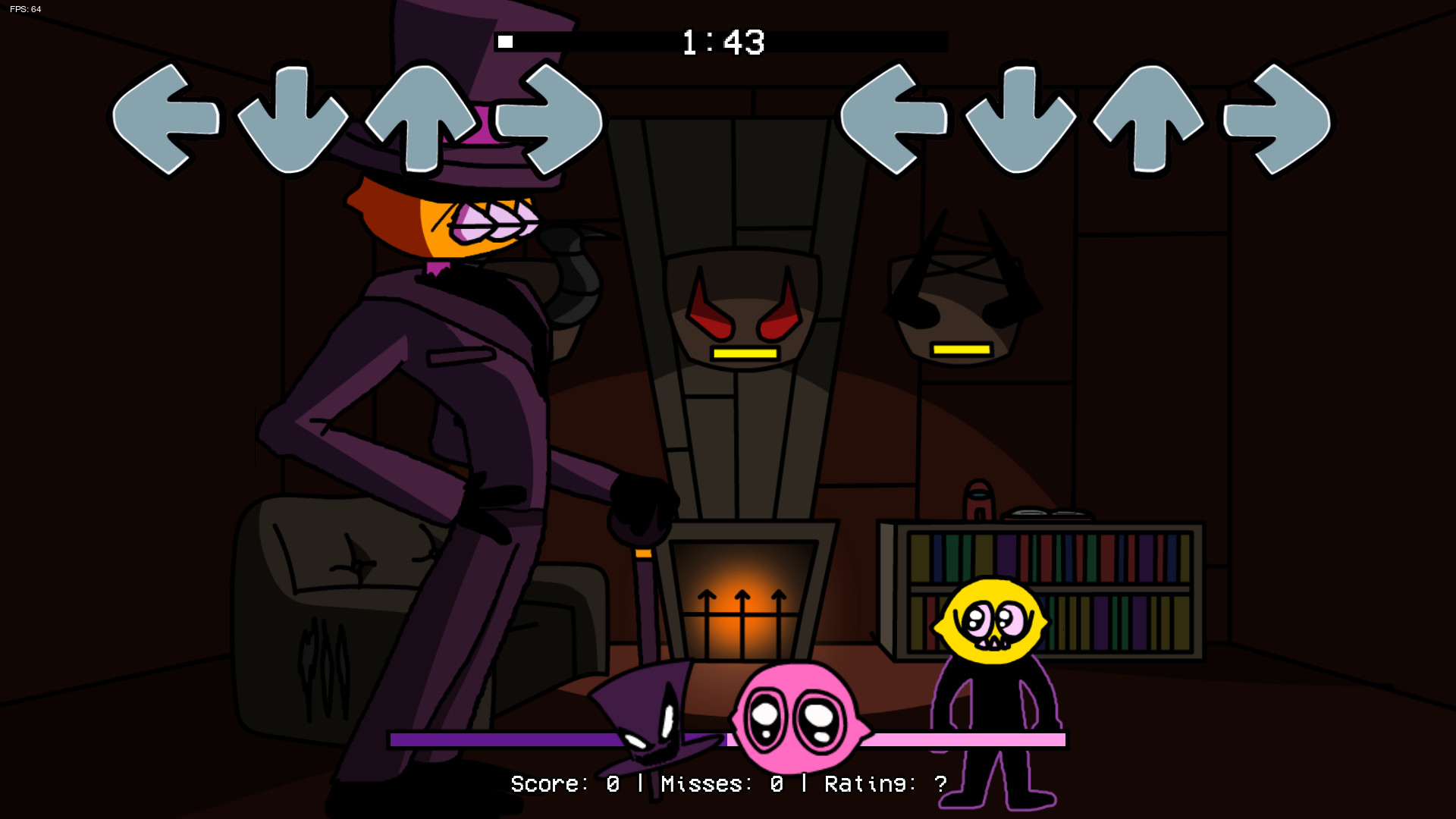The image size is (1456, 819).
Task: Click the white progress marker on timer bar
Action: pos(507,42)
